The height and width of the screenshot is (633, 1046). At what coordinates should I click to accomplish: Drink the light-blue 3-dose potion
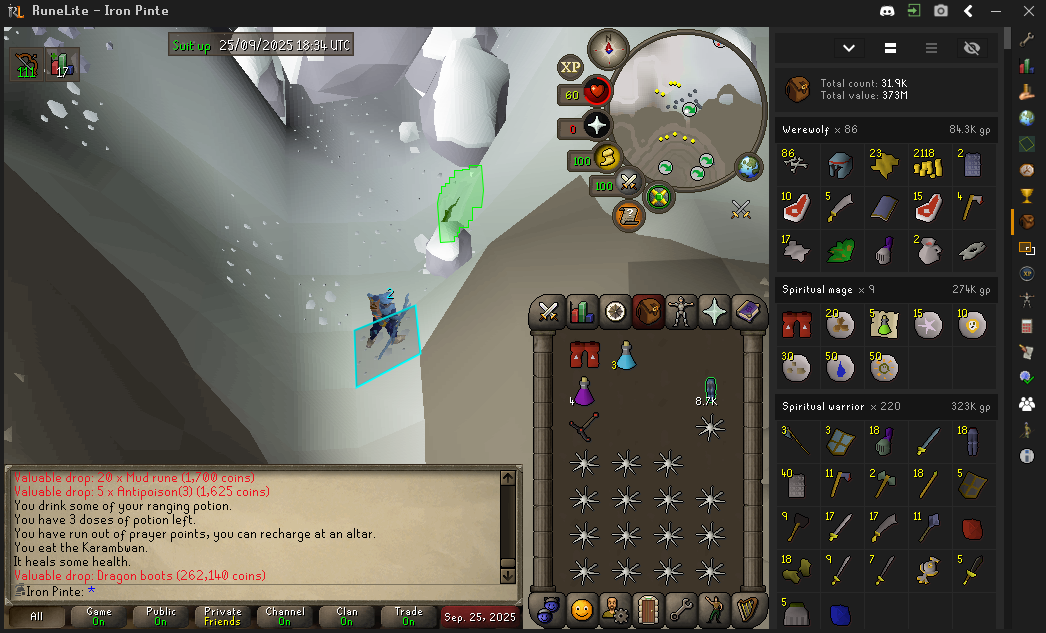[626, 354]
